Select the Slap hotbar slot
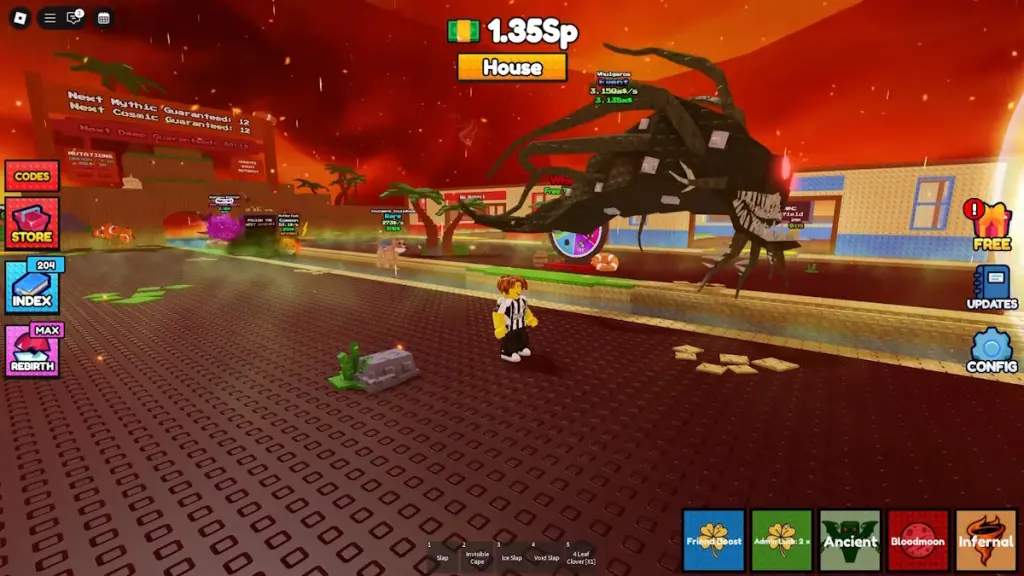This screenshot has height=576, width=1024. 442,554
